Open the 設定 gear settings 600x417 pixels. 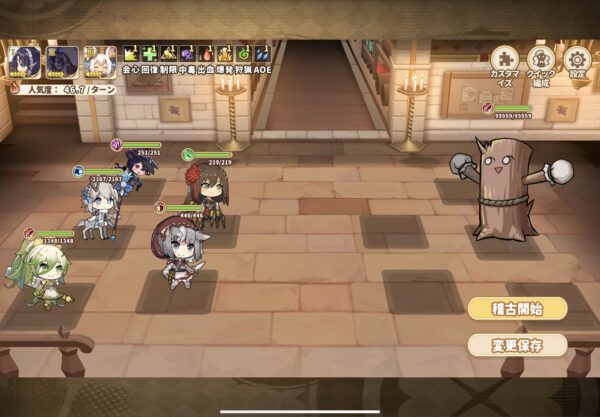coord(577,62)
